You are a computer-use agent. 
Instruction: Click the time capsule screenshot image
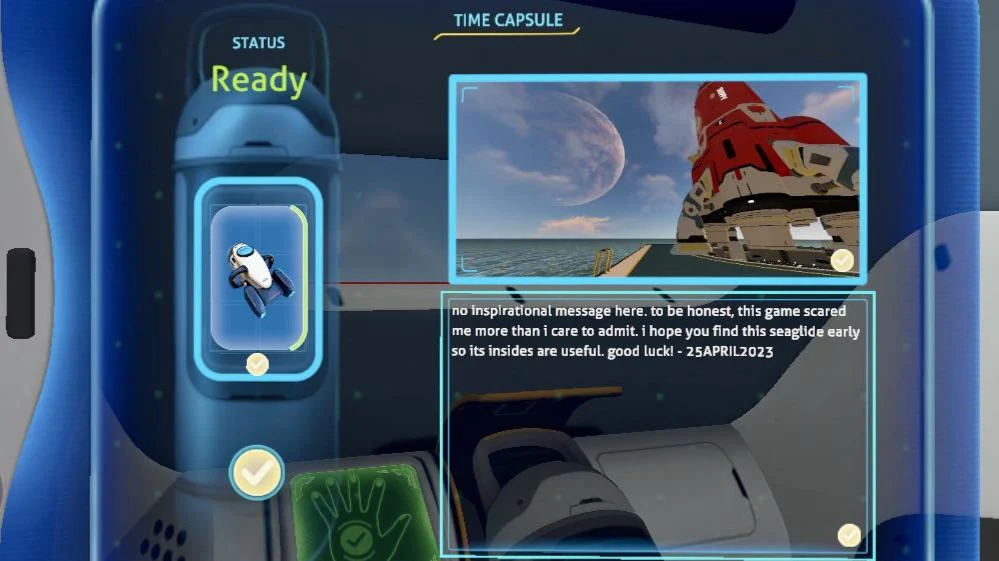click(657, 177)
